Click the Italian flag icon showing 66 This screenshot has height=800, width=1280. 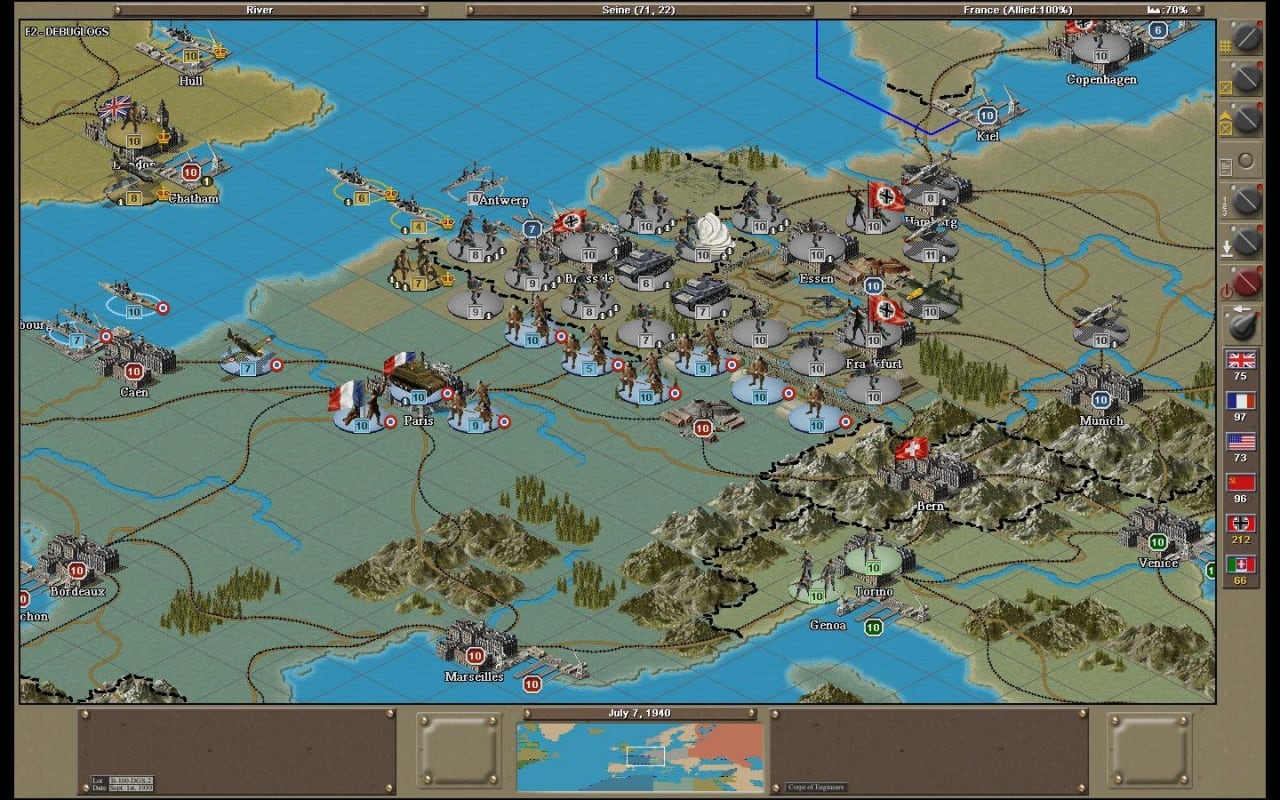pos(1240,562)
